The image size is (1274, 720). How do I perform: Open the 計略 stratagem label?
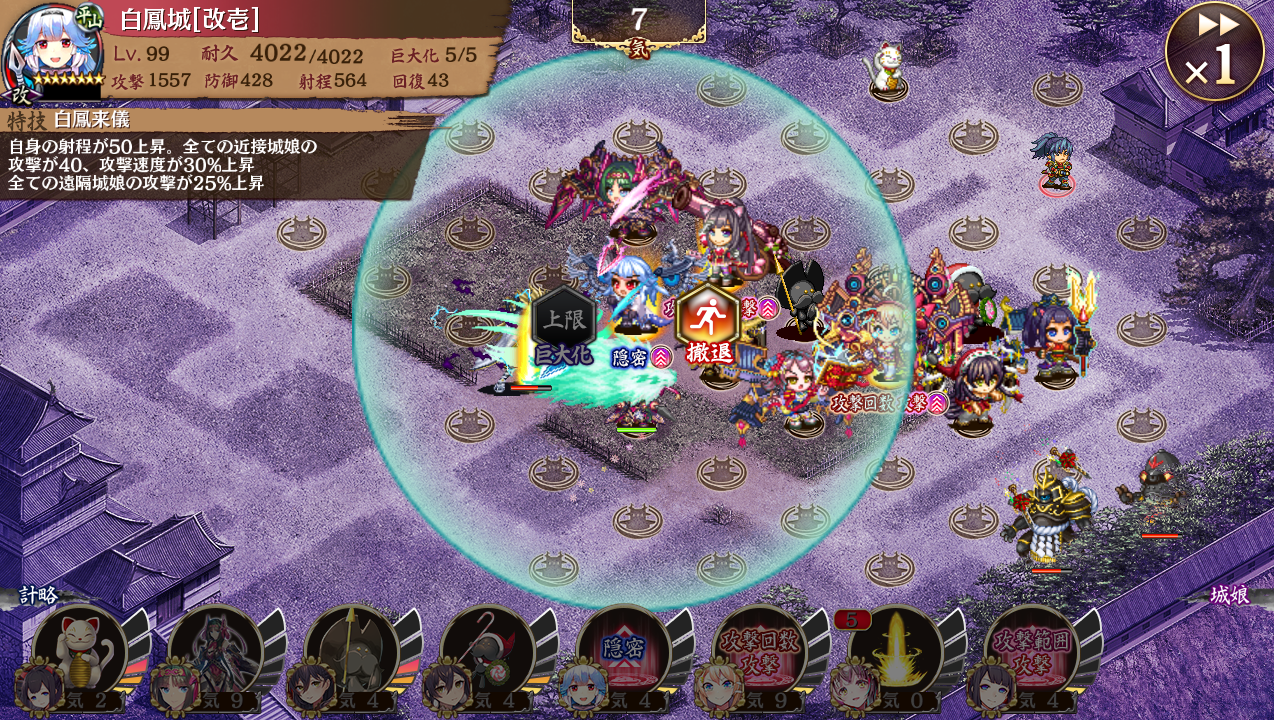coord(38,596)
